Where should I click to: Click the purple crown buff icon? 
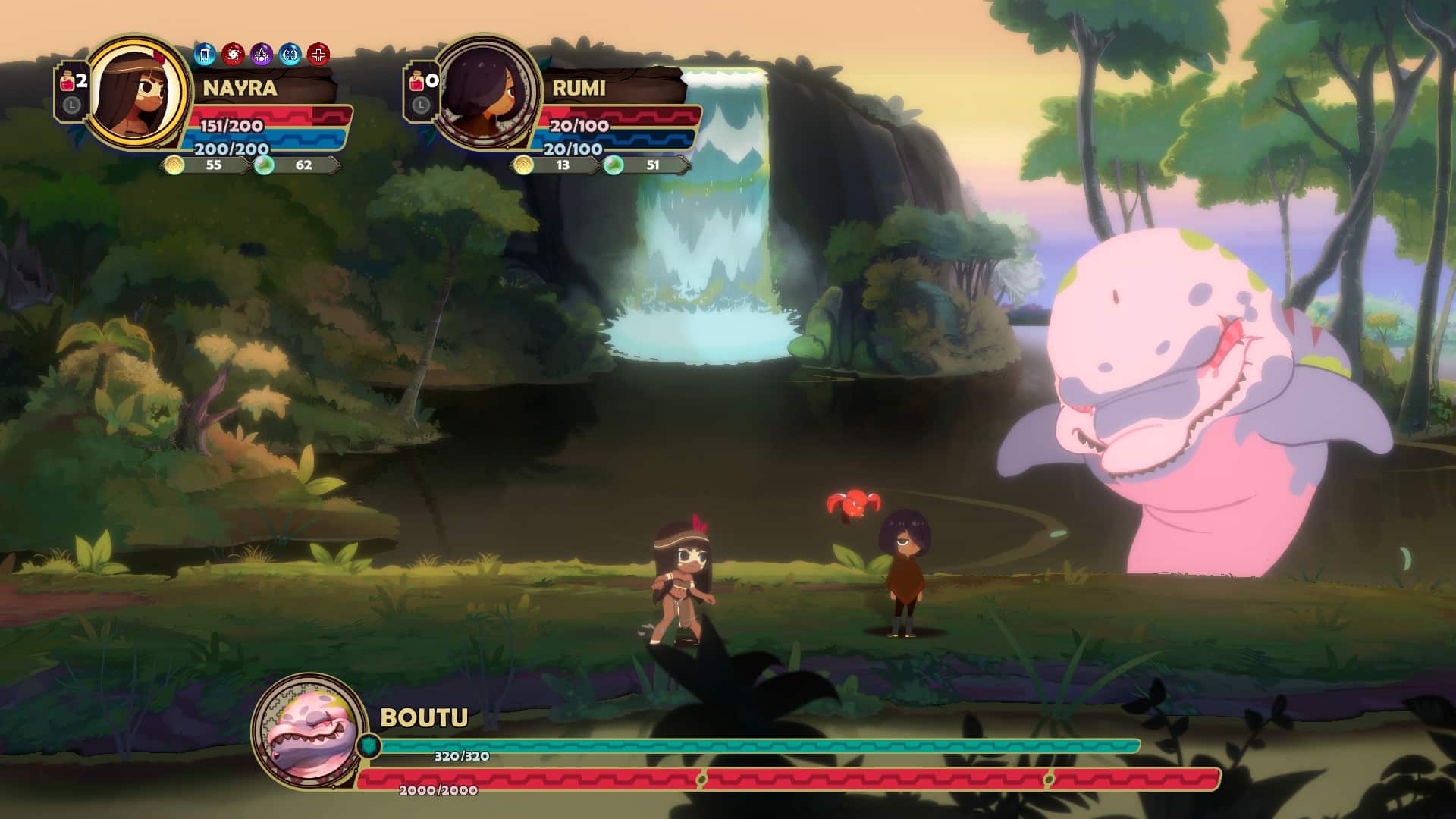pyautogui.click(x=262, y=55)
